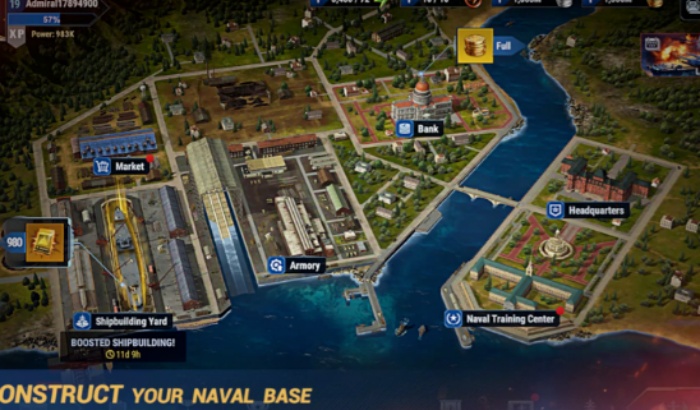View the Admiral17894900 player profile
This screenshot has height=410, width=700.
[50, 5]
